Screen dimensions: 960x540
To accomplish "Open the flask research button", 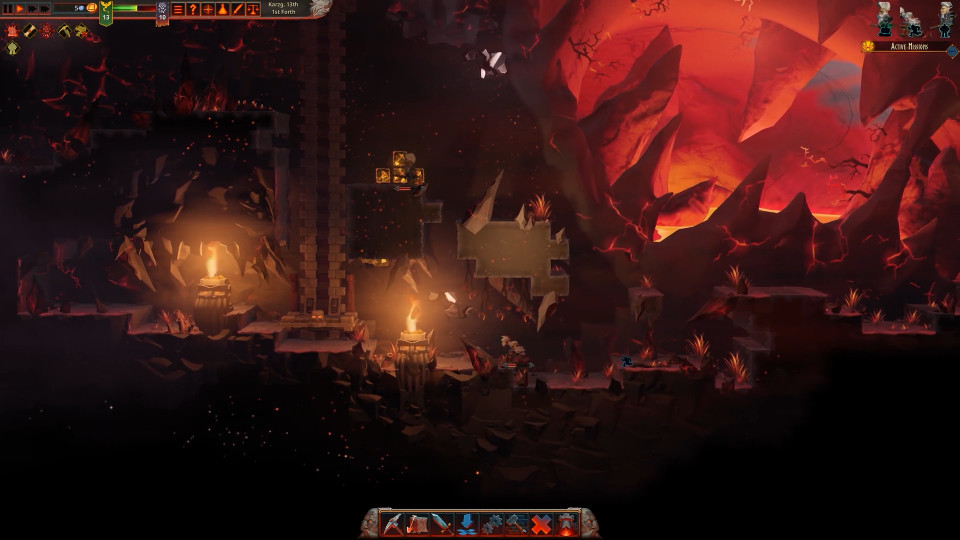I will 223,9.
